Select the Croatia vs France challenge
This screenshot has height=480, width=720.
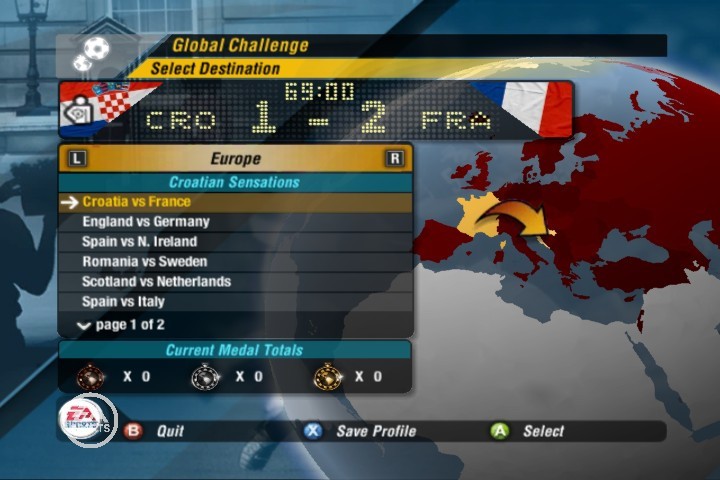136,202
